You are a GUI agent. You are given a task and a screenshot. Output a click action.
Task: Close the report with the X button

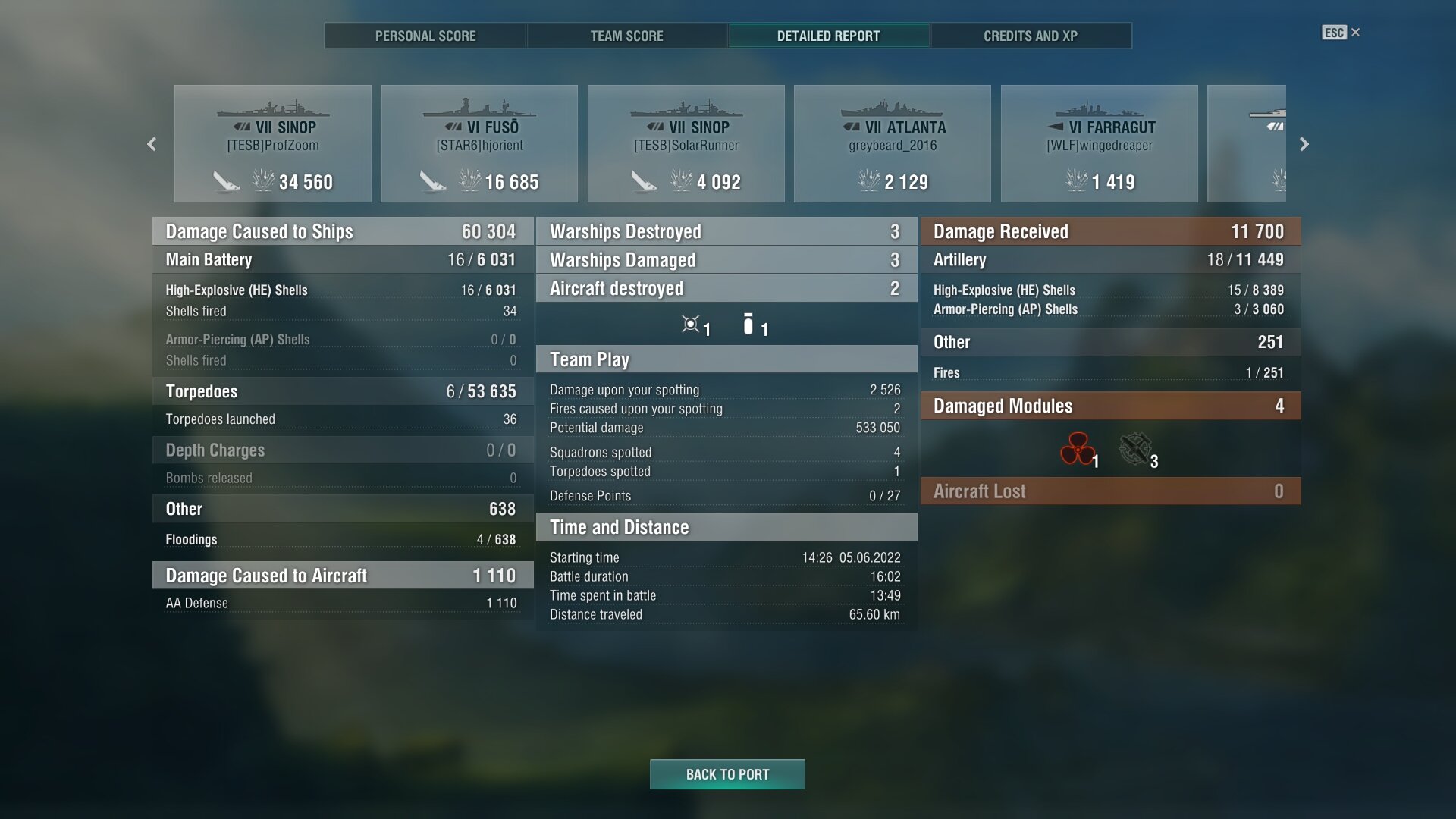(1355, 33)
